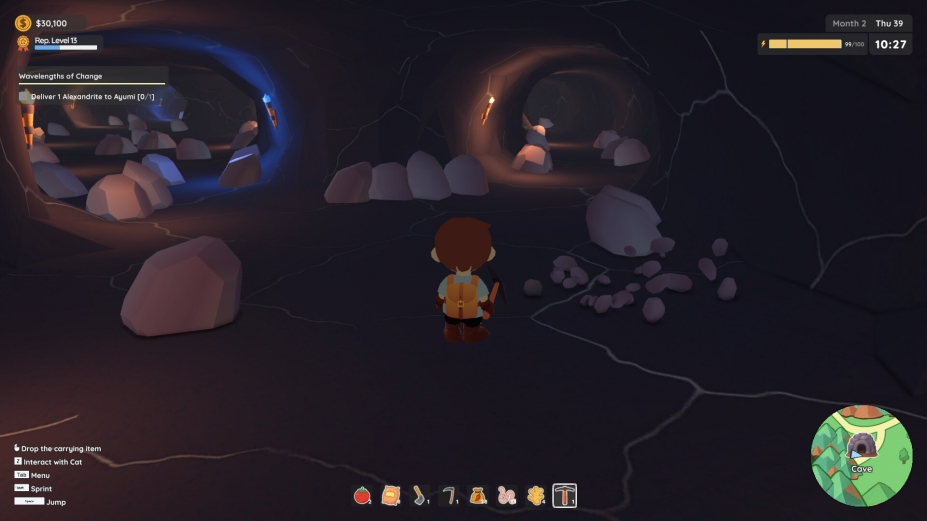This screenshot has height=521, width=927.
Task: Open the circular minimap showing Cave
Action: point(861,454)
